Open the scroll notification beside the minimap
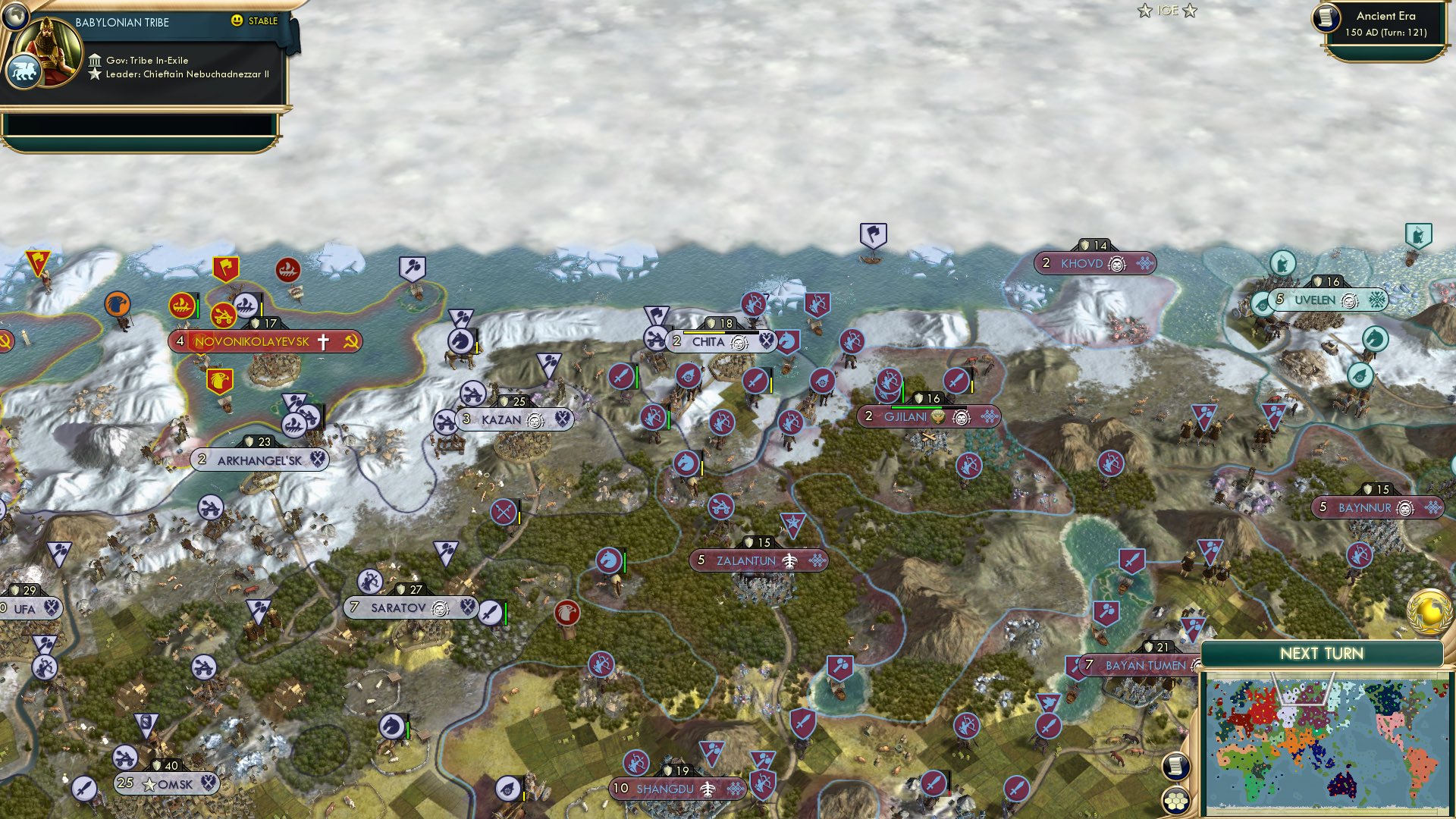 click(x=1176, y=767)
